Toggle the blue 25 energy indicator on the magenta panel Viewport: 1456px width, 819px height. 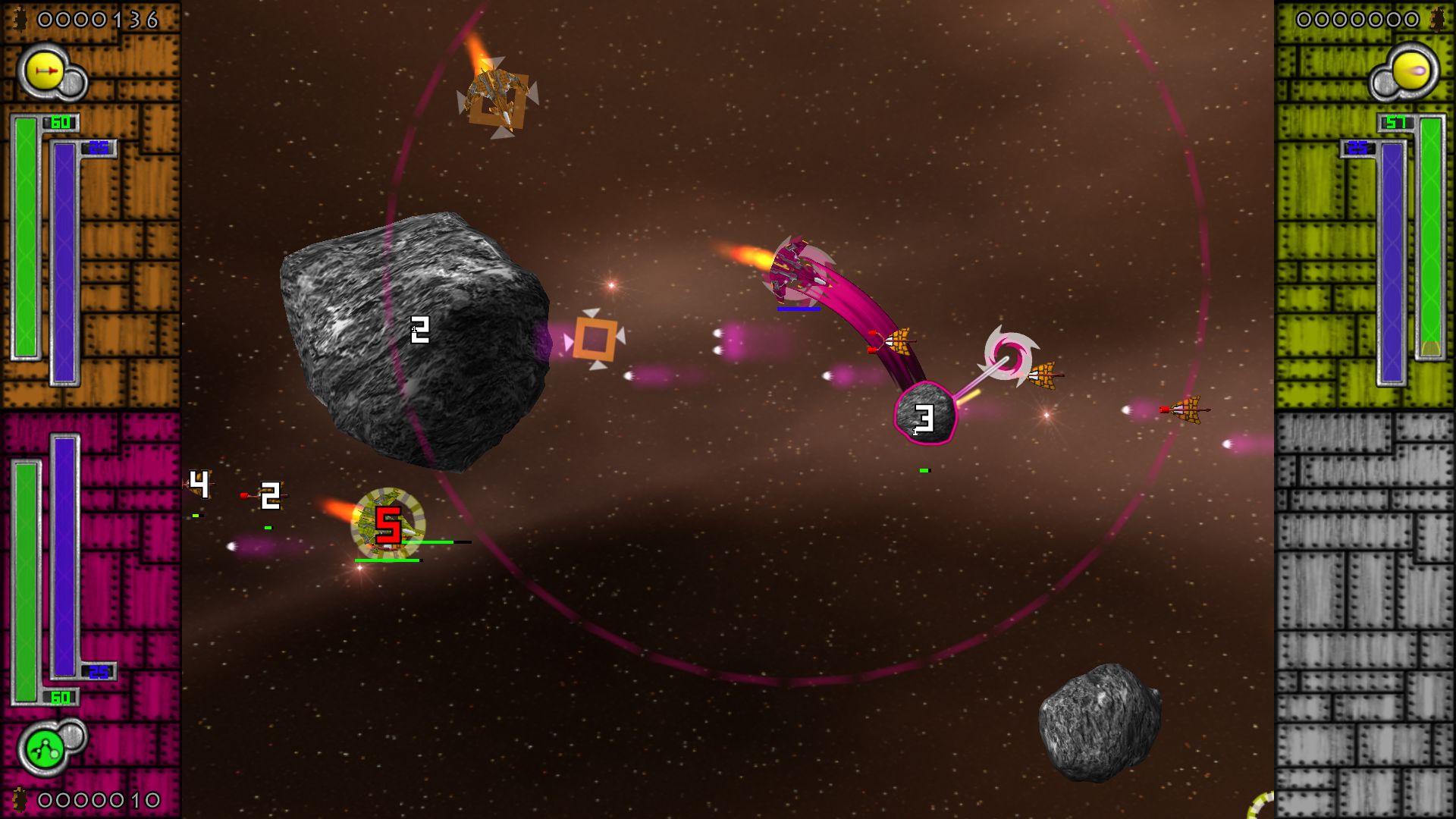97,673
